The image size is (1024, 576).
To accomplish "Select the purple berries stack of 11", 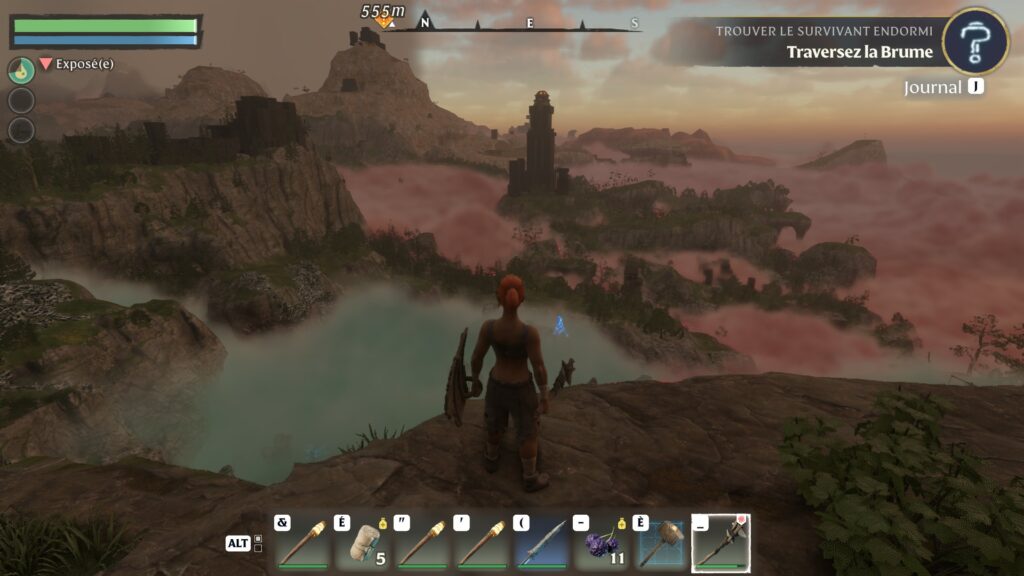I will coord(602,544).
